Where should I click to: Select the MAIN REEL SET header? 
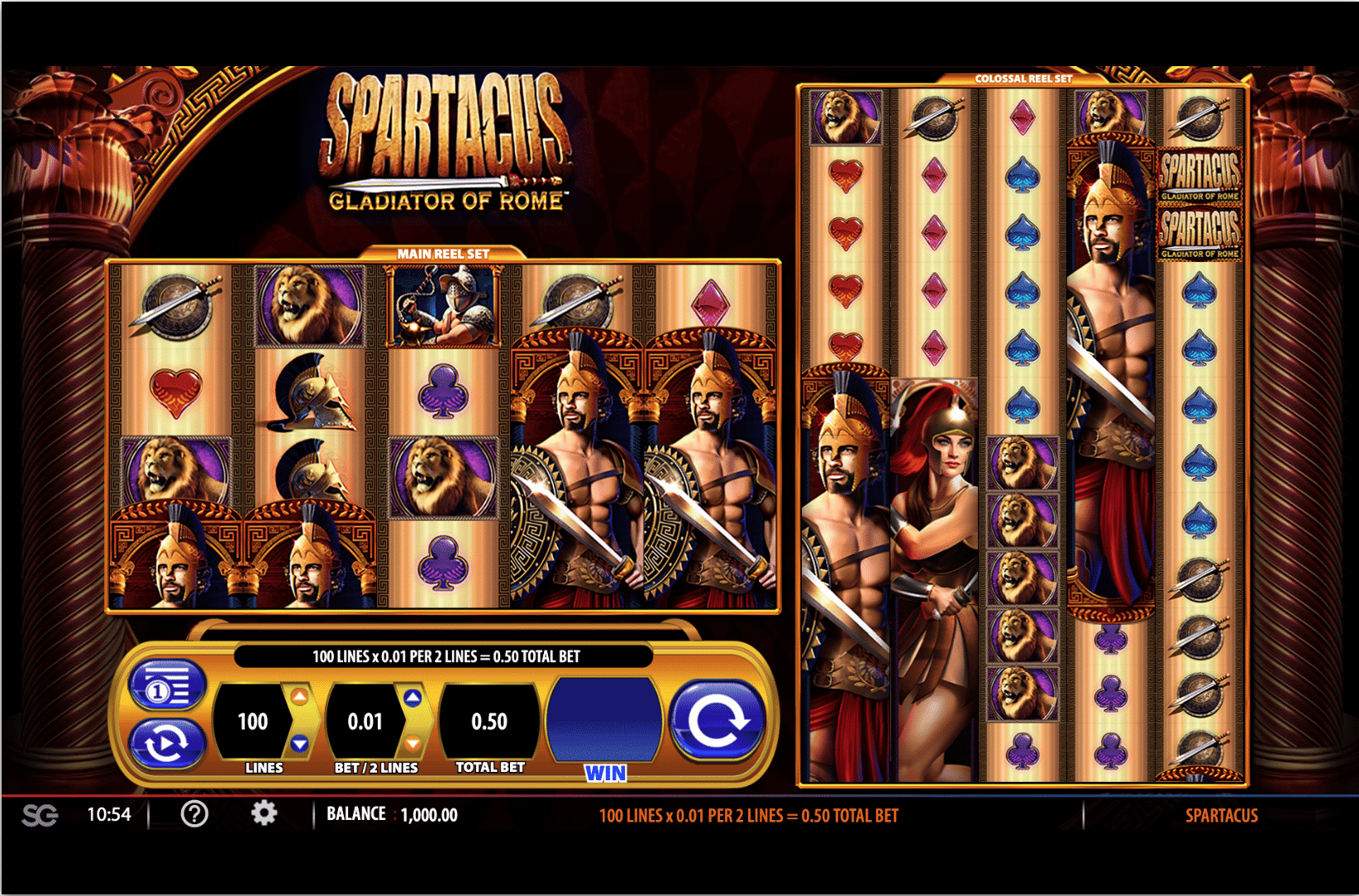point(444,254)
